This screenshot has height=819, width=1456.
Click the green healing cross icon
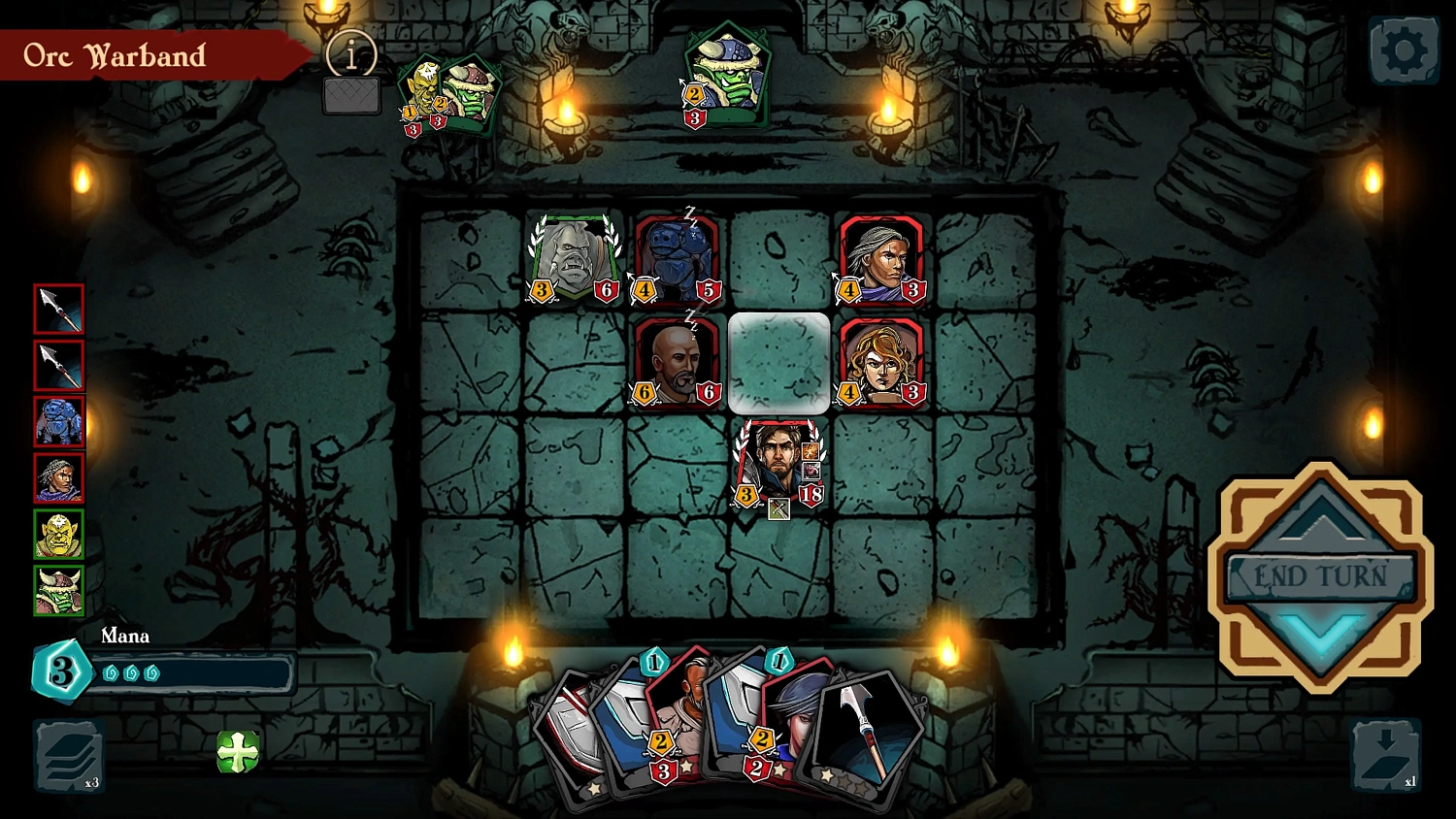coord(236,750)
